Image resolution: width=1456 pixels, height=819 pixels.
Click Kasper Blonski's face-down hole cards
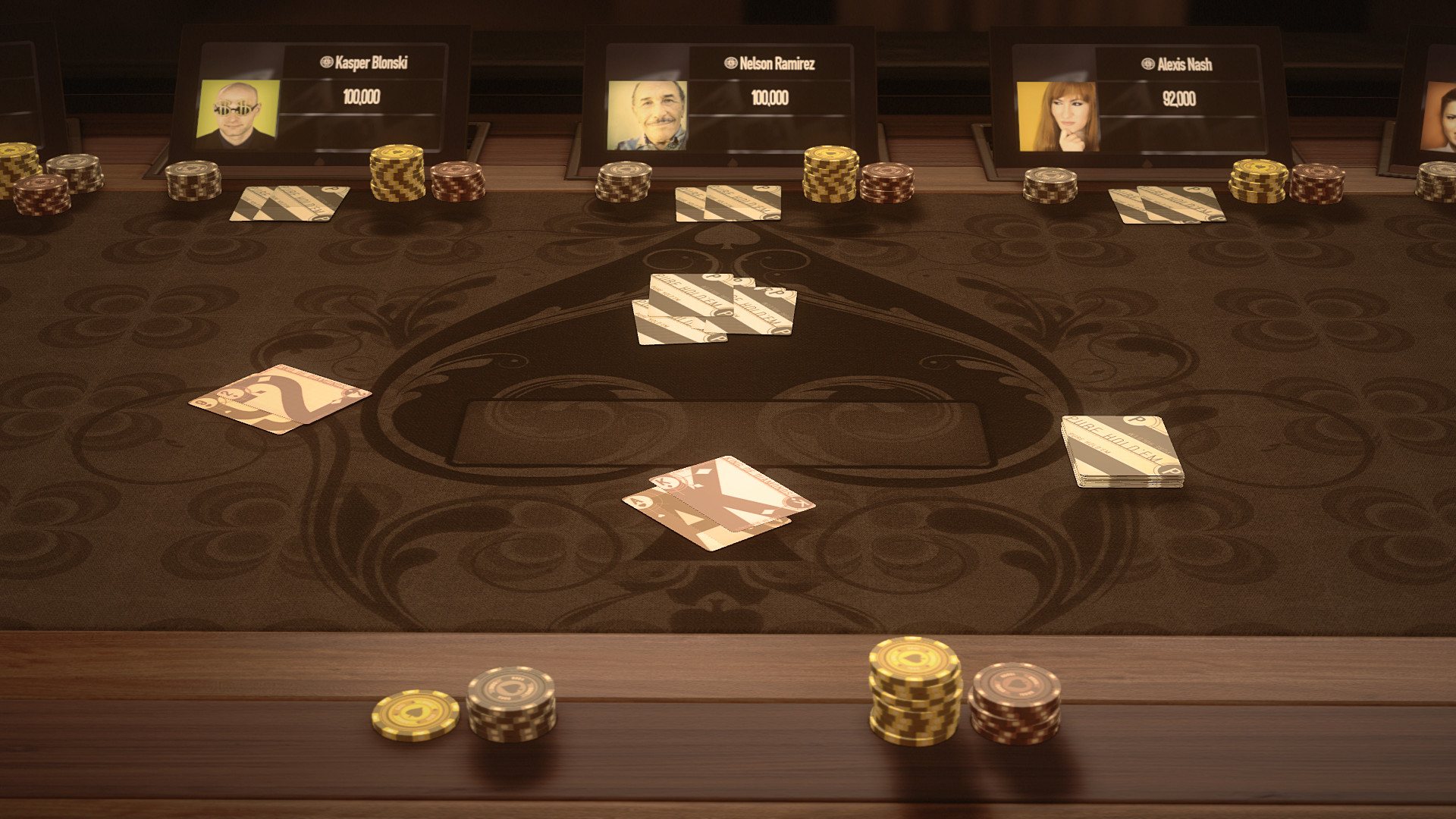point(288,203)
